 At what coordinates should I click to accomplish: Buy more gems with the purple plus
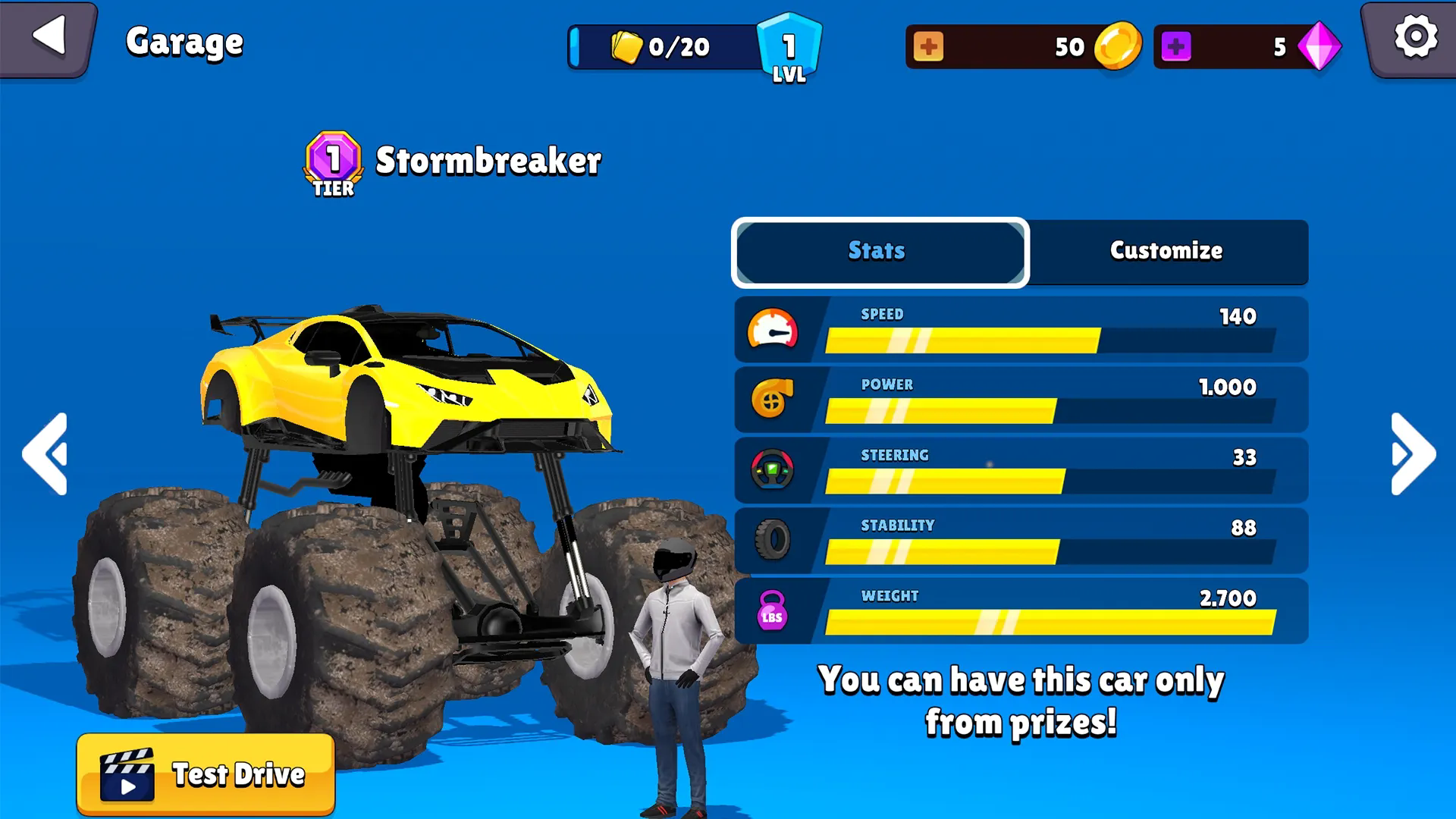click(x=1175, y=47)
